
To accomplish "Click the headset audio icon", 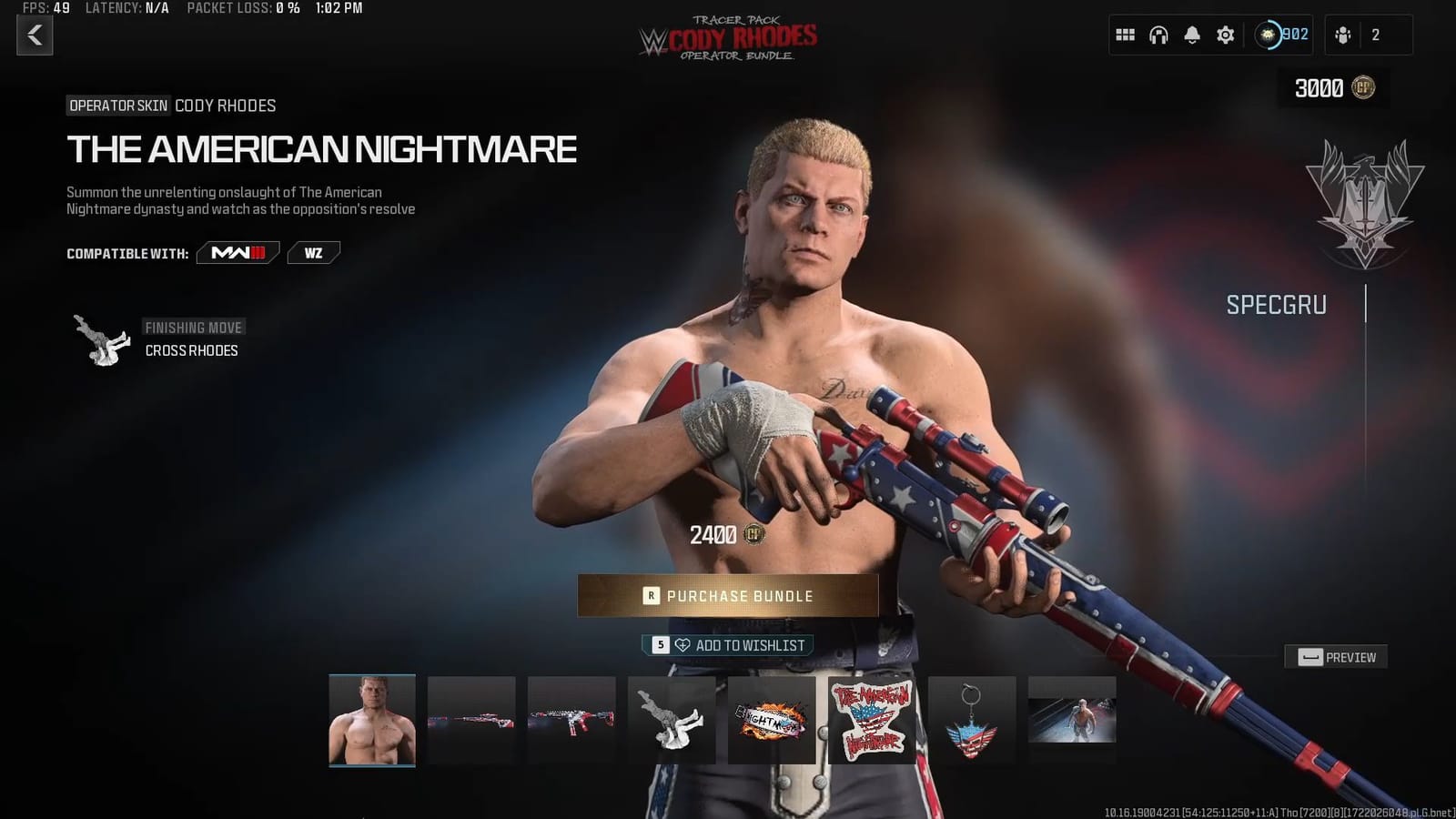I will (1158, 34).
